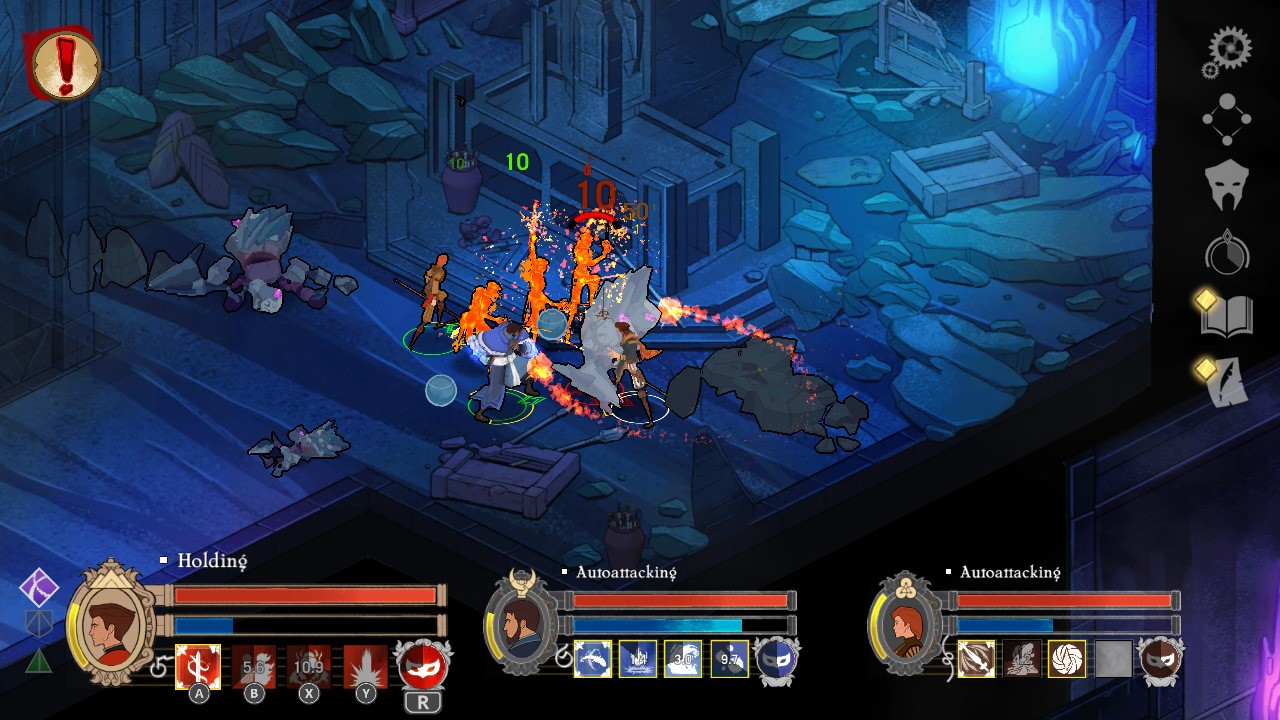
Task: Activate the brown woven knot ability
Action: 1067,659
